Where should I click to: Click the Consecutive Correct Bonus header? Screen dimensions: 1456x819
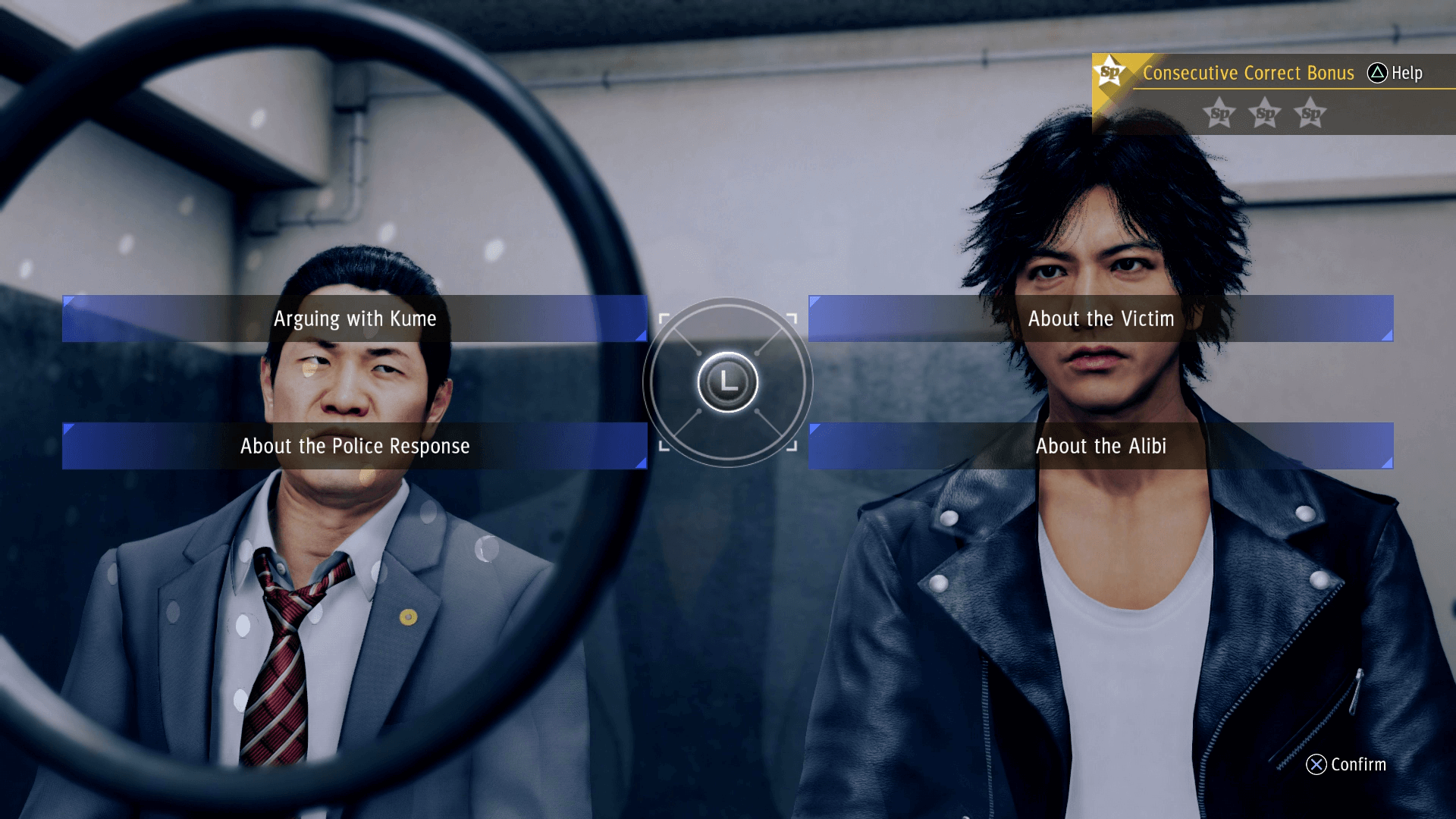(x=1248, y=73)
